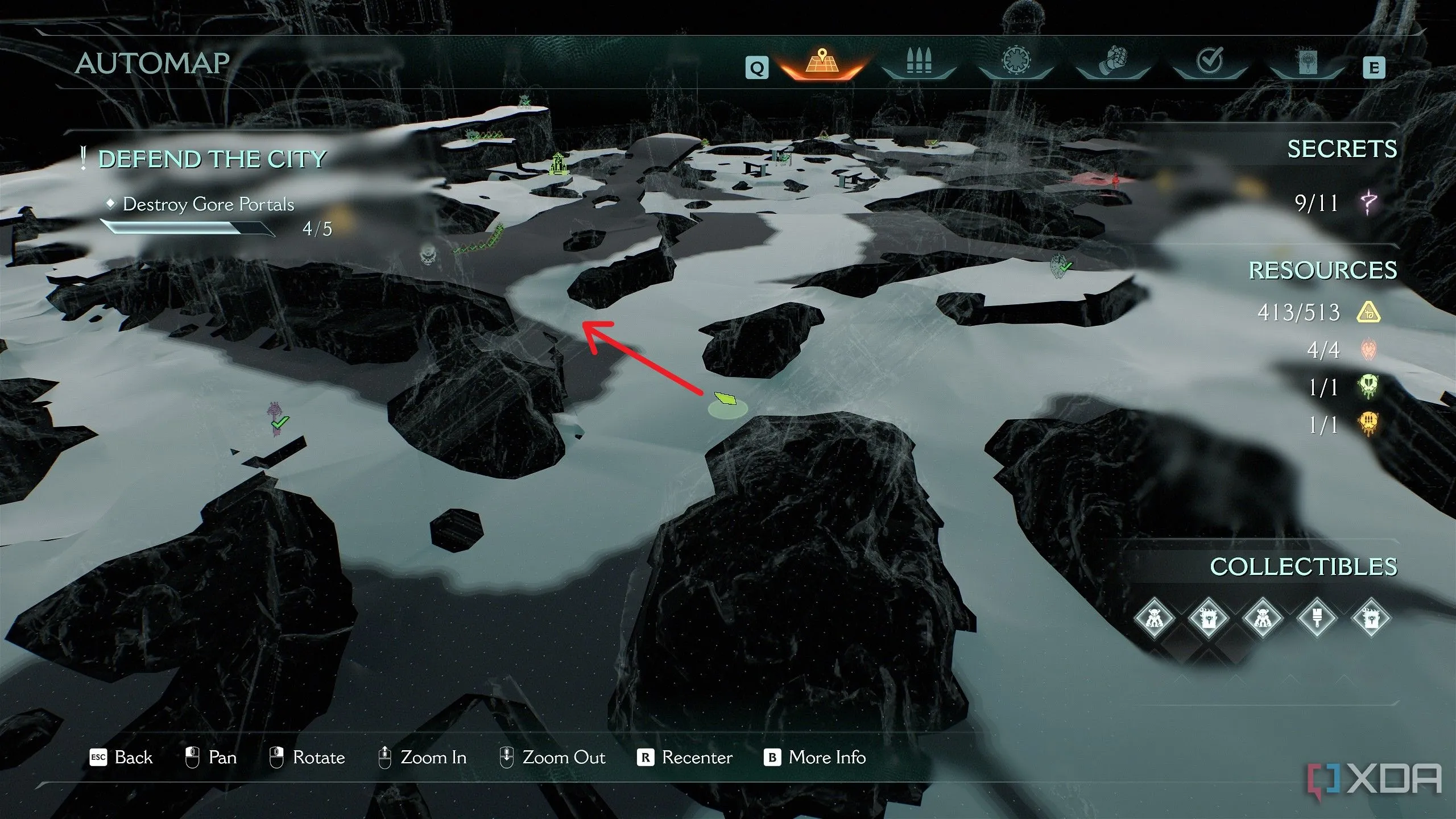The height and width of the screenshot is (819, 1456).
Task: Click the Defend the City objective tracker
Action: point(212,159)
